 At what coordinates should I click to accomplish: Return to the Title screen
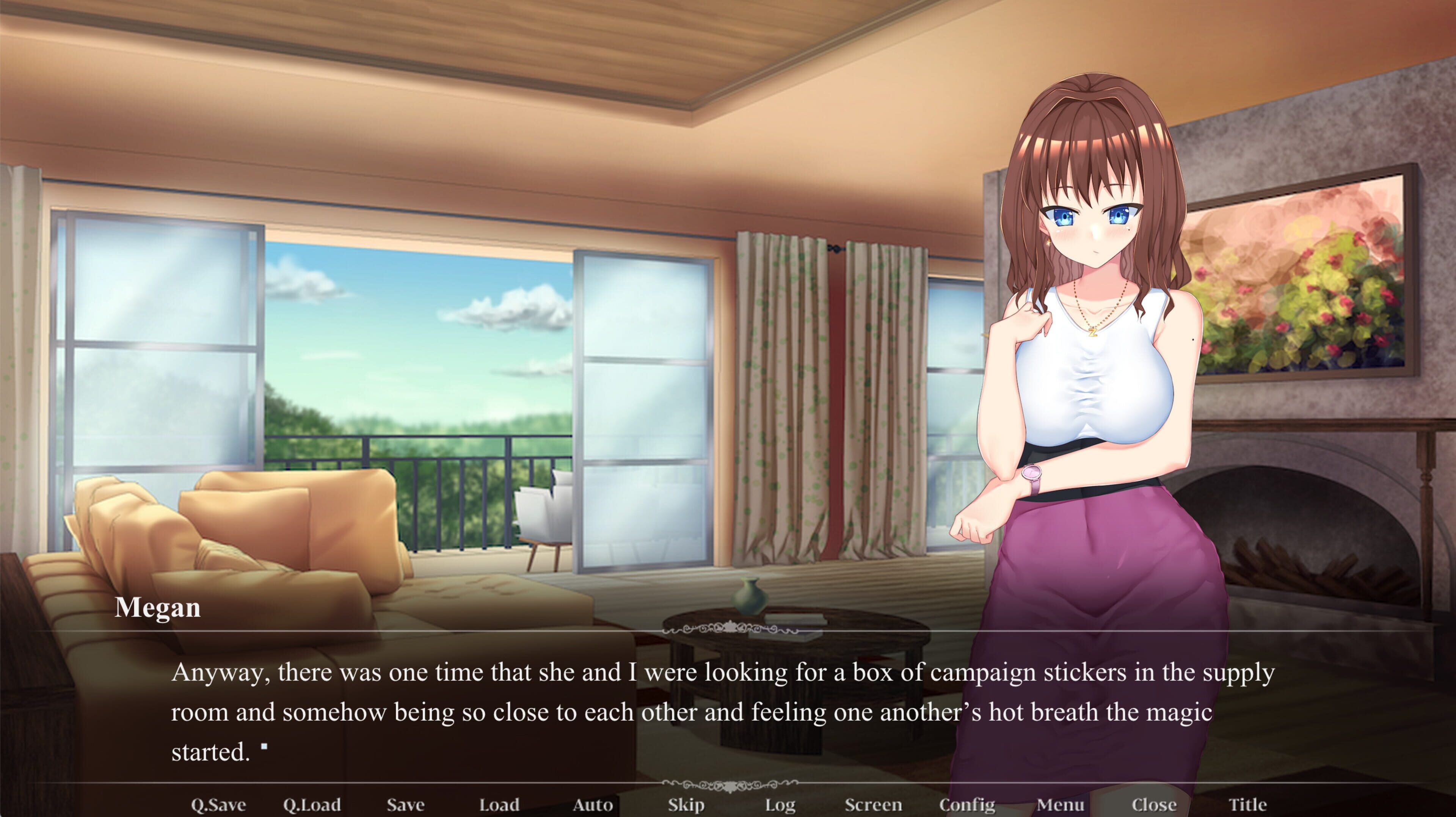coord(1247,804)
